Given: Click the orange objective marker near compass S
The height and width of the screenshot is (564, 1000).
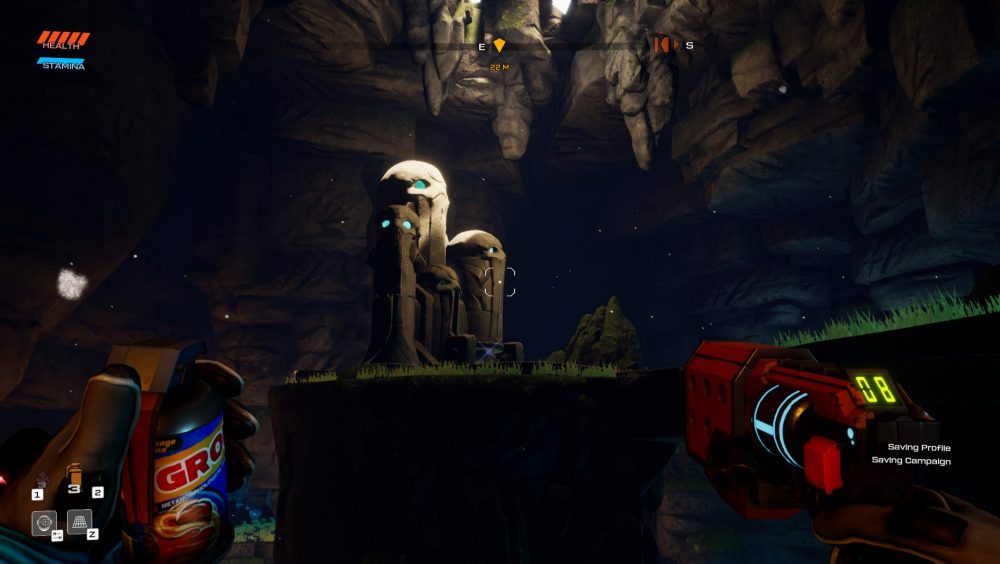Looking at the screenshot, I should coord(663,45).
